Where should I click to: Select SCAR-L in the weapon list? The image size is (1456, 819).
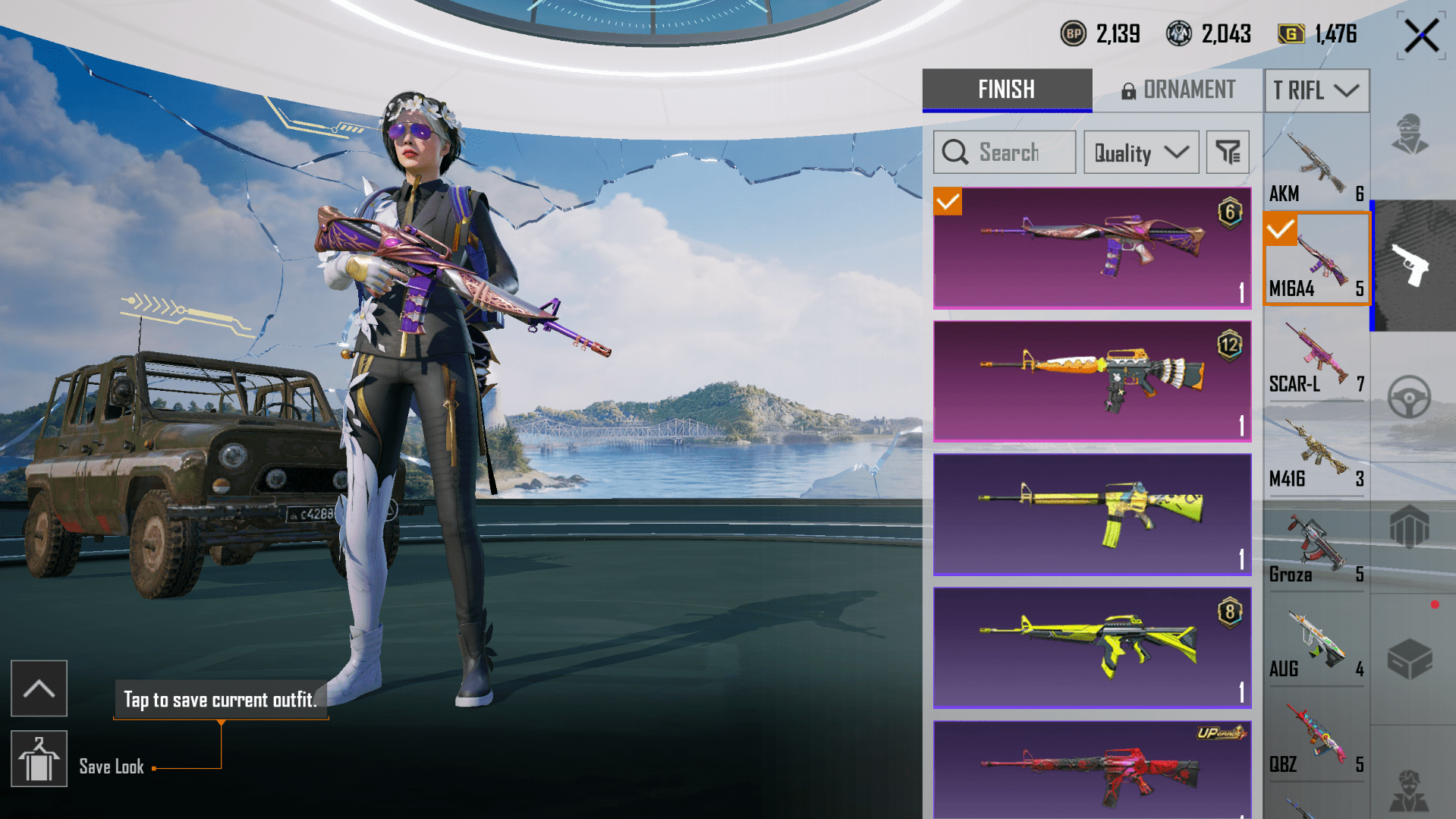click(1316, 355)
